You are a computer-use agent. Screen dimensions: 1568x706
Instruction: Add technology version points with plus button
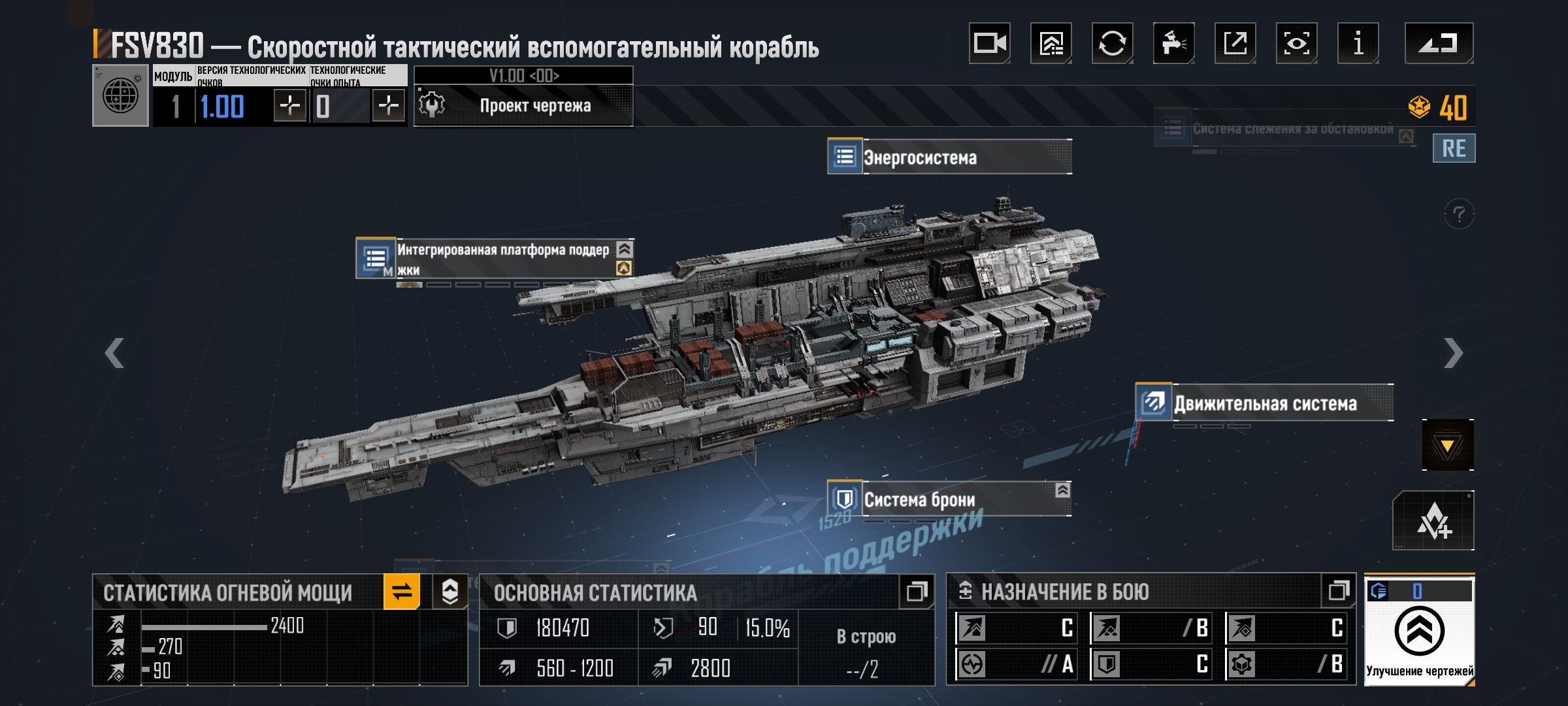[289, 106]
